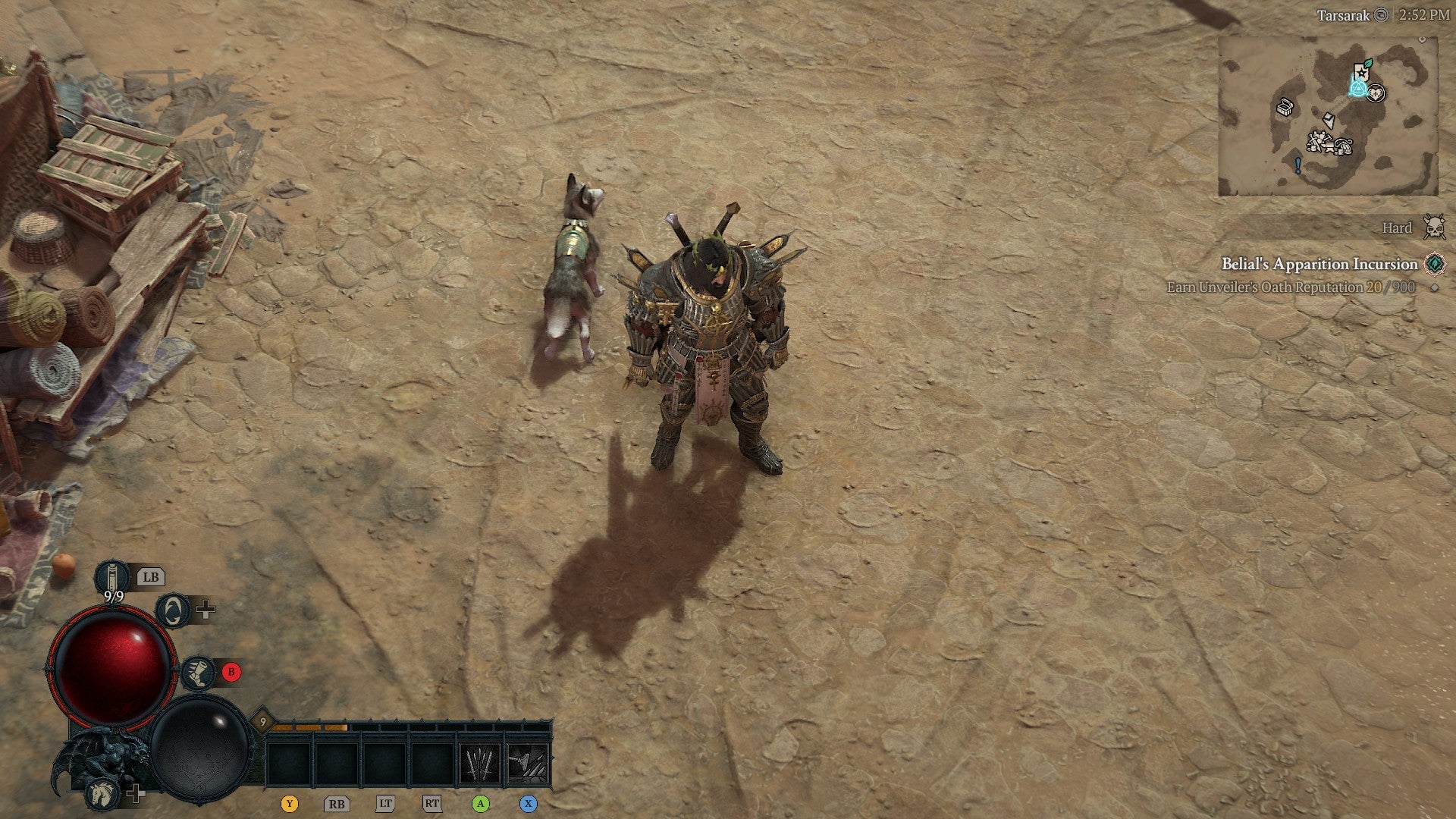The height and width of the screenshot is (819, 1456).
Task: Click the horse mount icon near the resource orb
Action: click(102, 795)
